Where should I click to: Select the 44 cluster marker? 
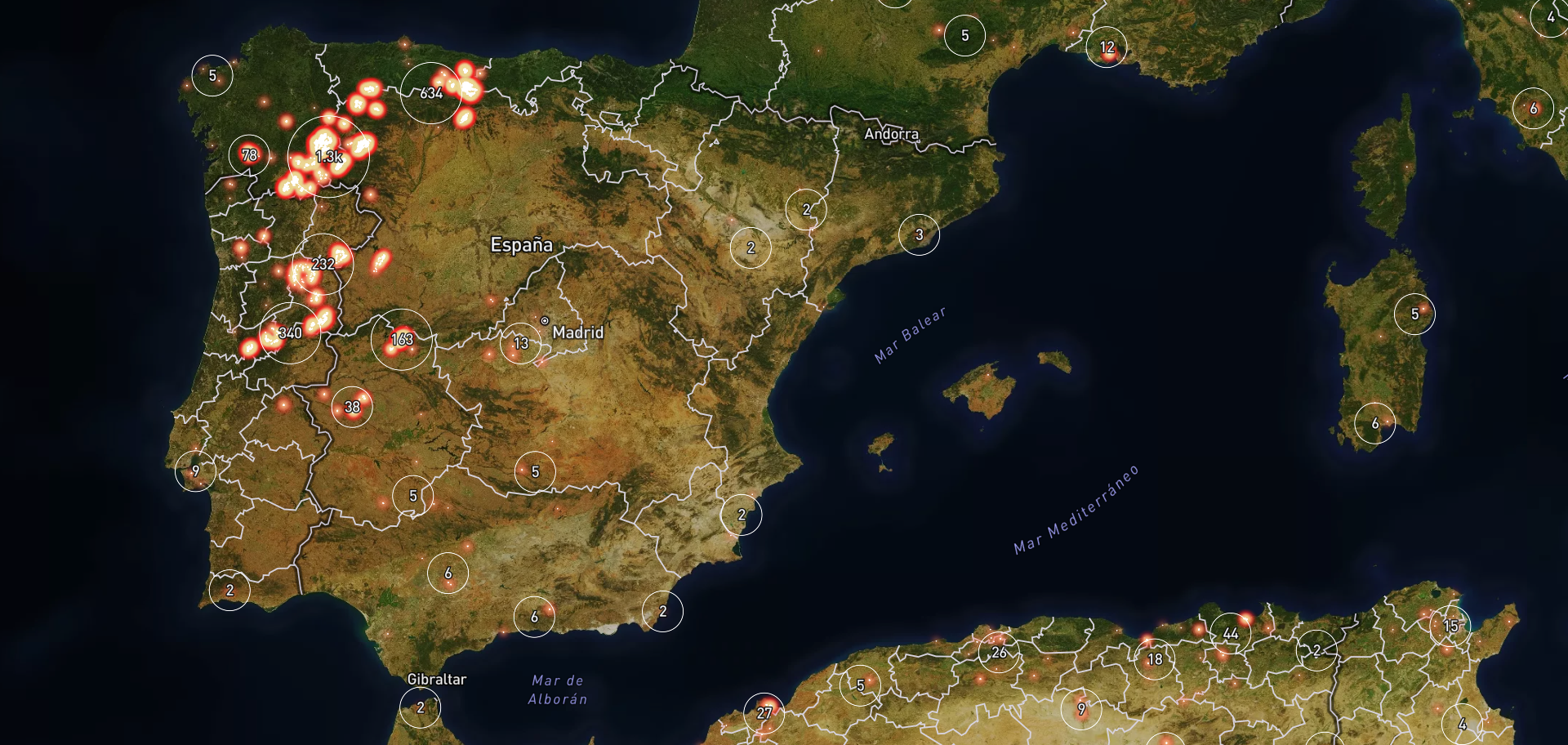[x=1230, y=634]
